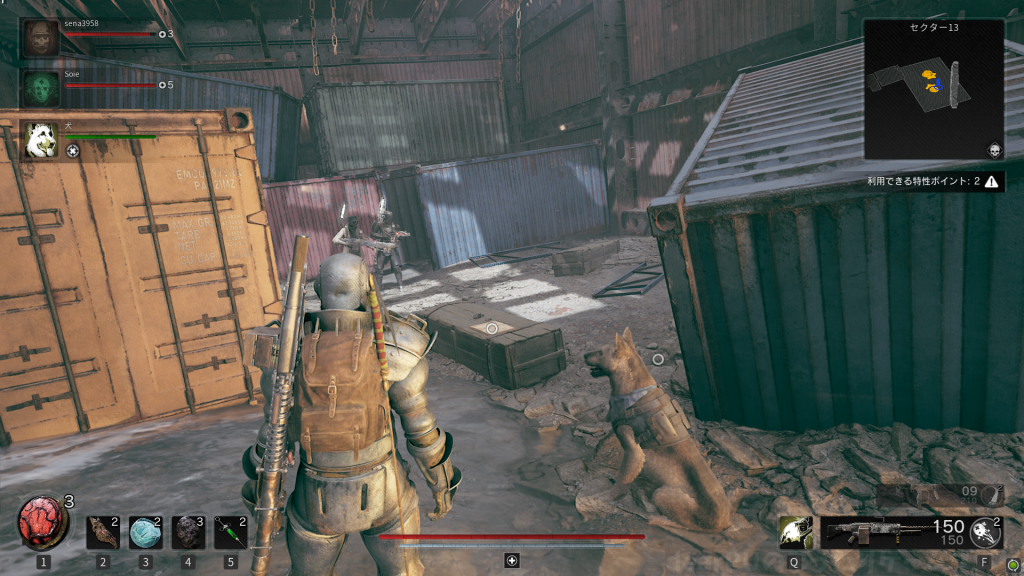The height and width of the screenshot is (576, 1024).
Task: Click the dog companion portrait
Action: click(42, 138)
